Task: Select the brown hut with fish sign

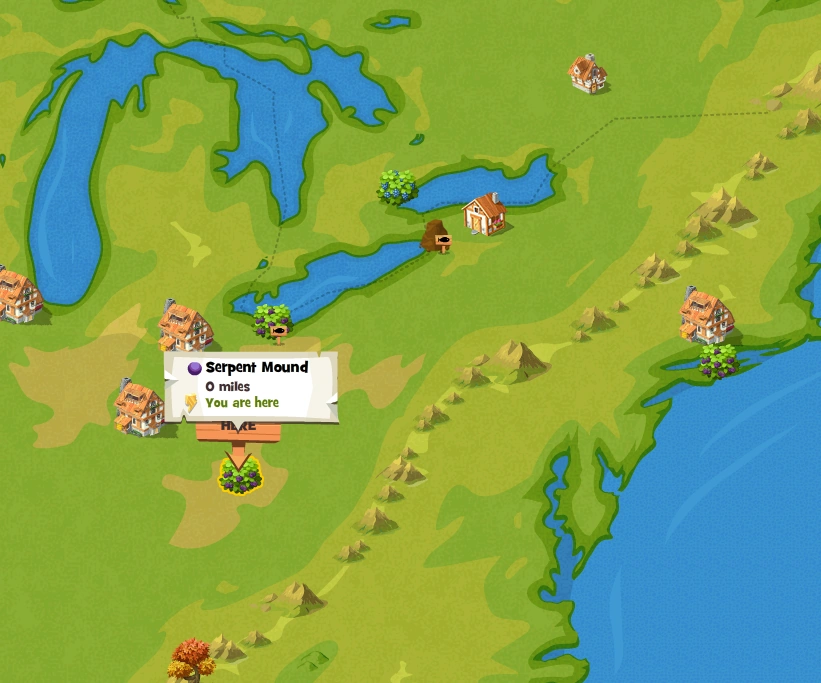Action: pos(436,237)
